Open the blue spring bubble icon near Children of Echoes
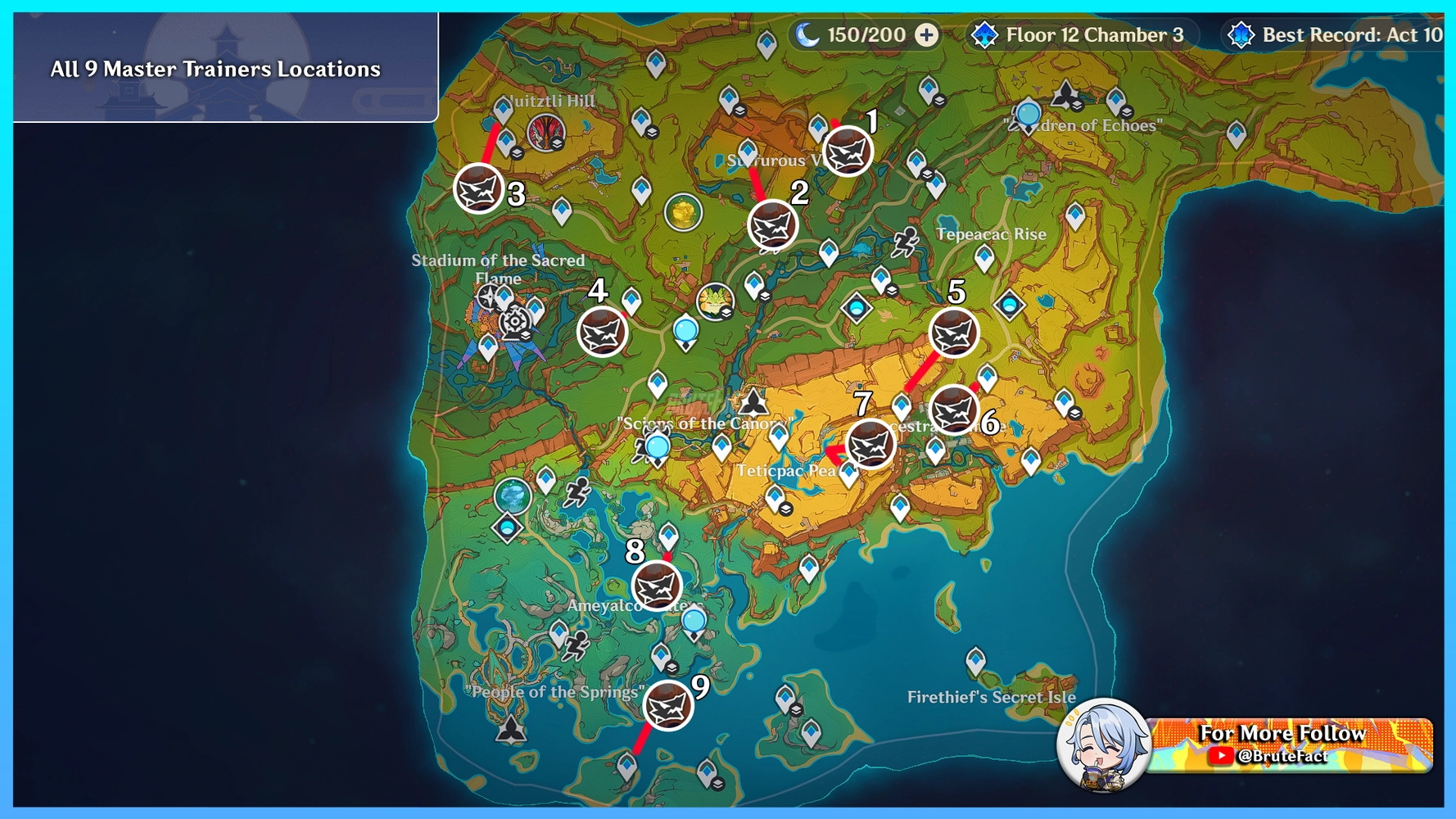 (1030, 111)
